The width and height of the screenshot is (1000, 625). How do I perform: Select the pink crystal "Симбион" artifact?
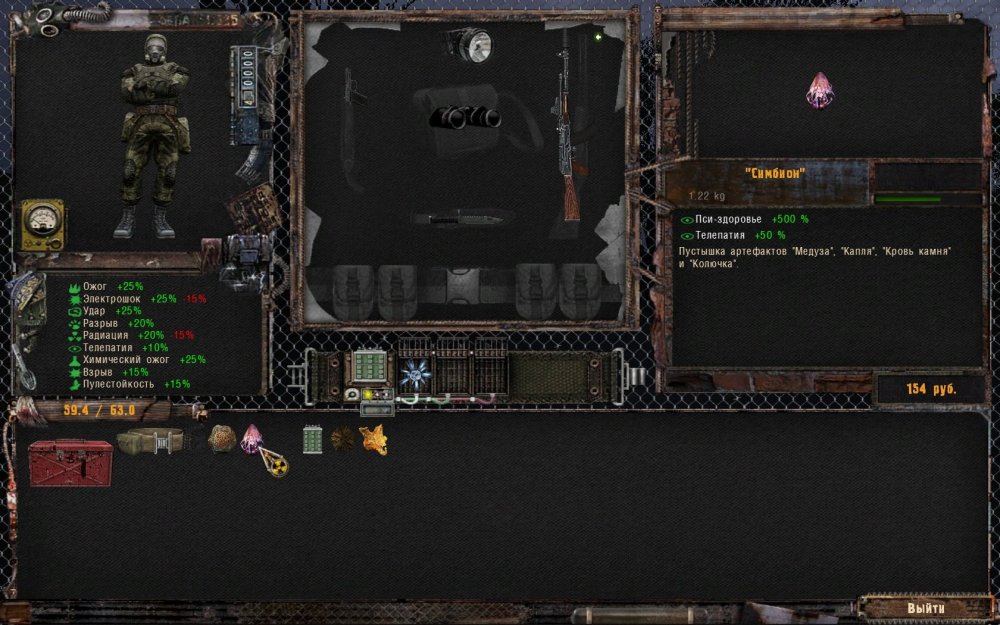(x=252, y=438)
